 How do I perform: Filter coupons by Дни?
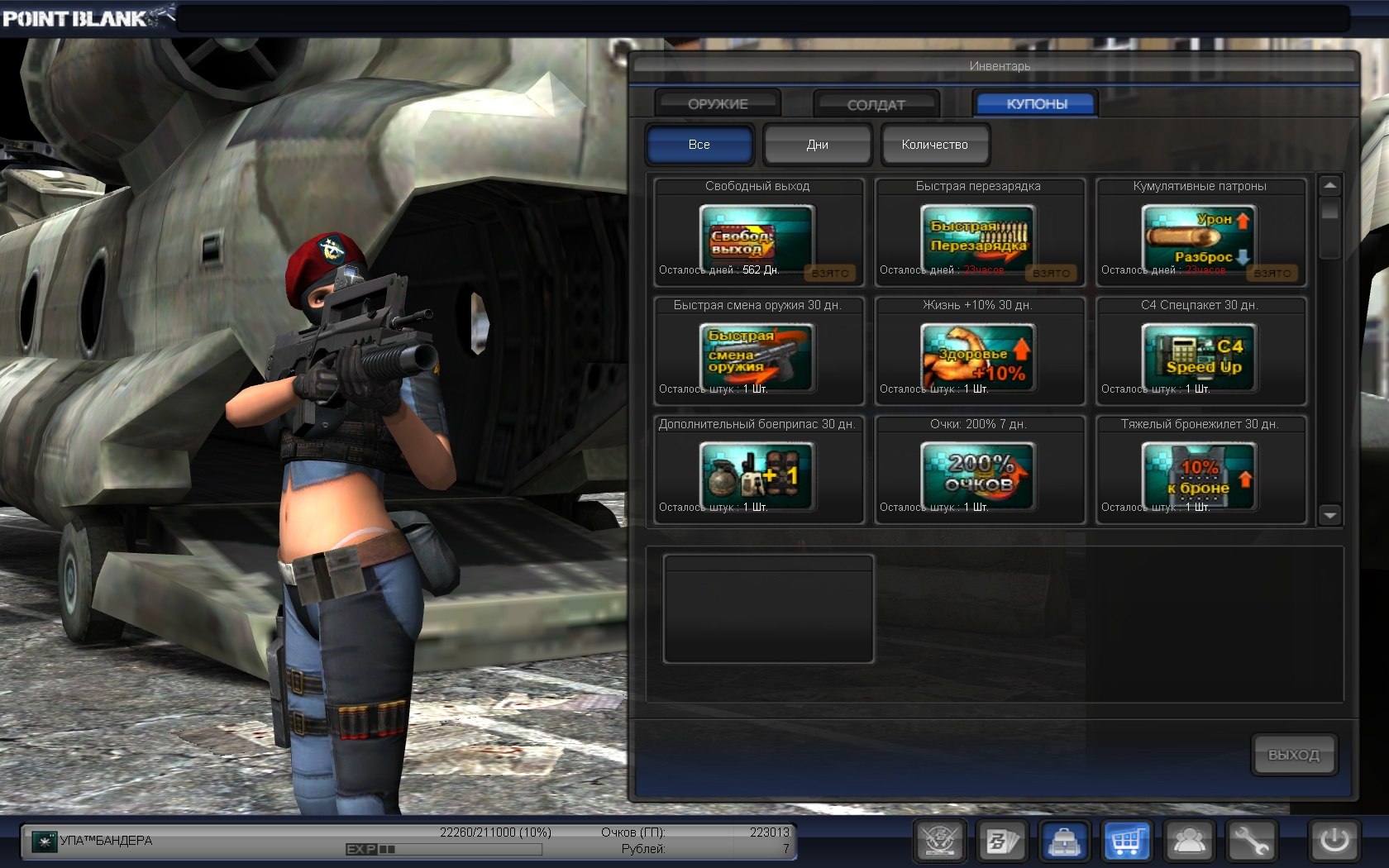tap(817, 145)
